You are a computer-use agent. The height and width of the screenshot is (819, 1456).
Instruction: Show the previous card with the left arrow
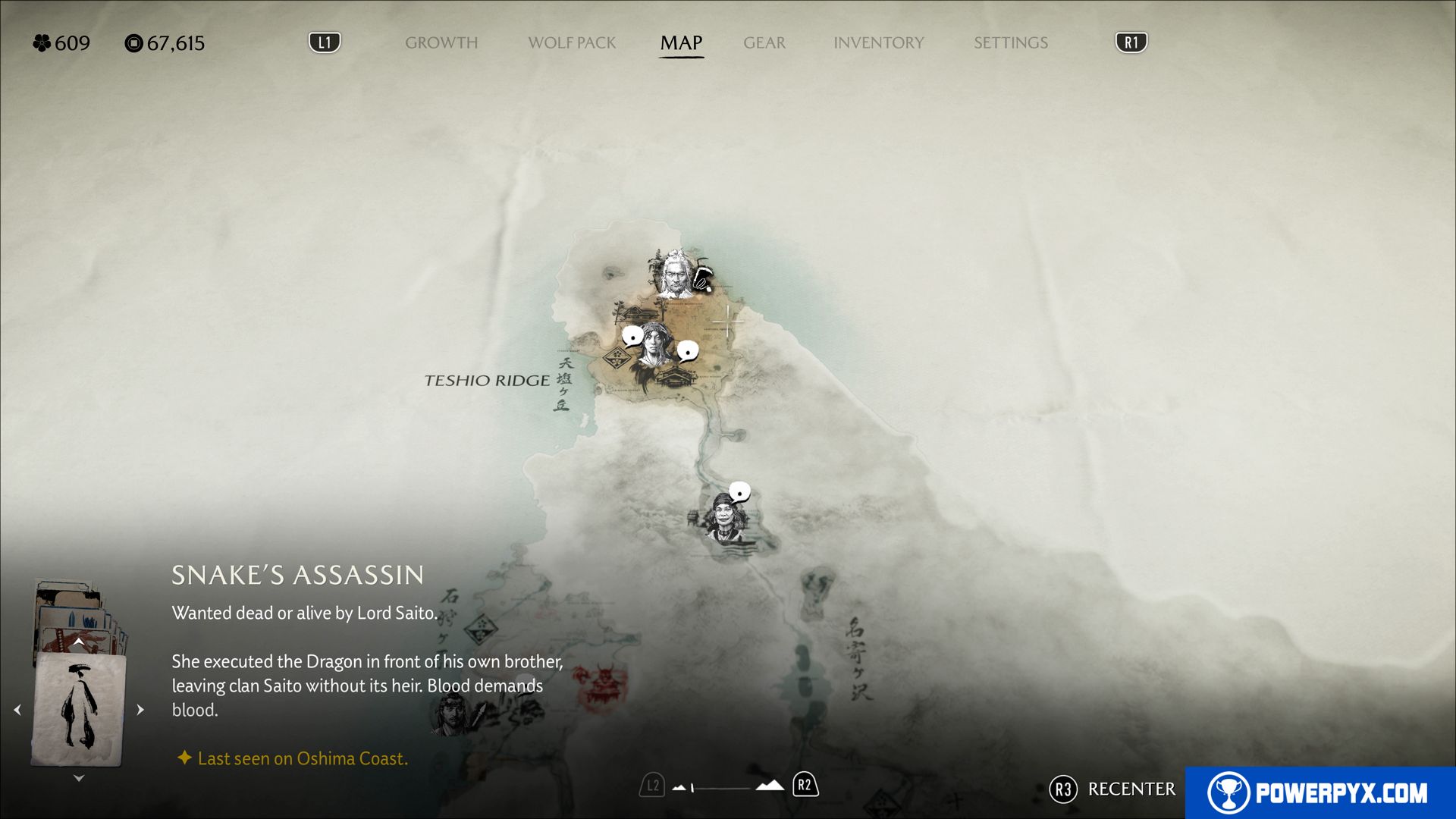(17, 710)
